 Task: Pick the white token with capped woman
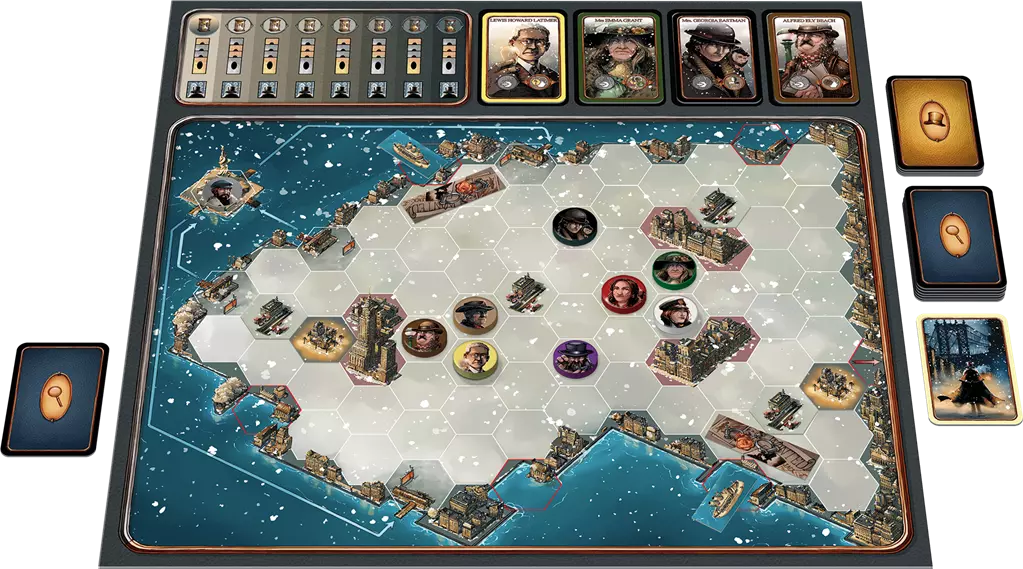pos(674,314)
